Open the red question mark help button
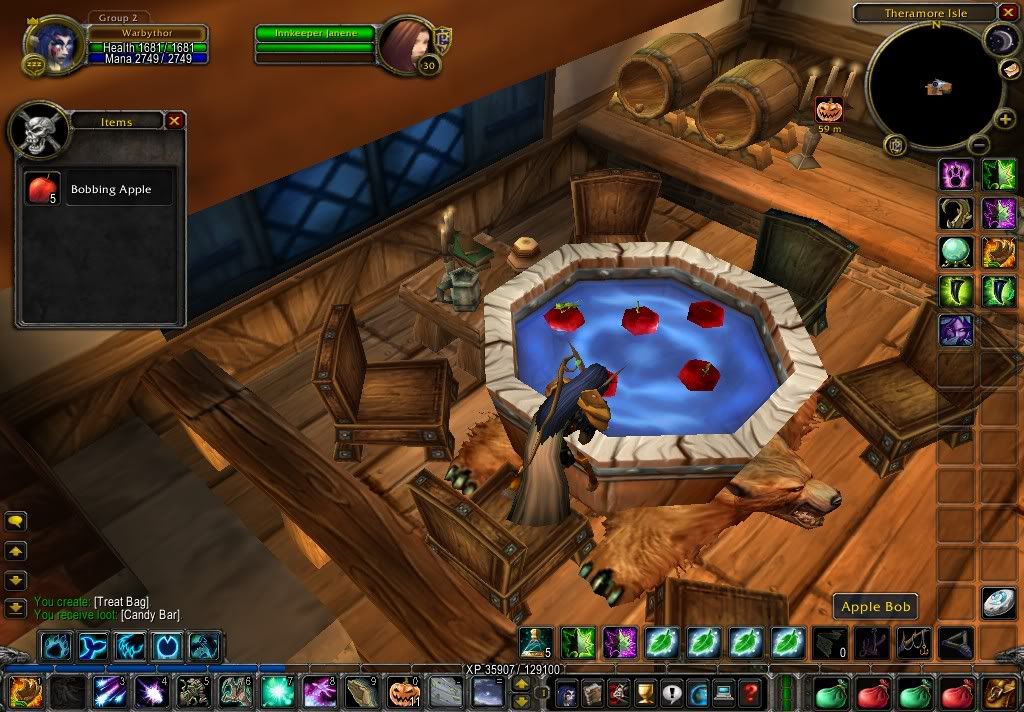The image size is (1024, 712). (x=751, y=692)
